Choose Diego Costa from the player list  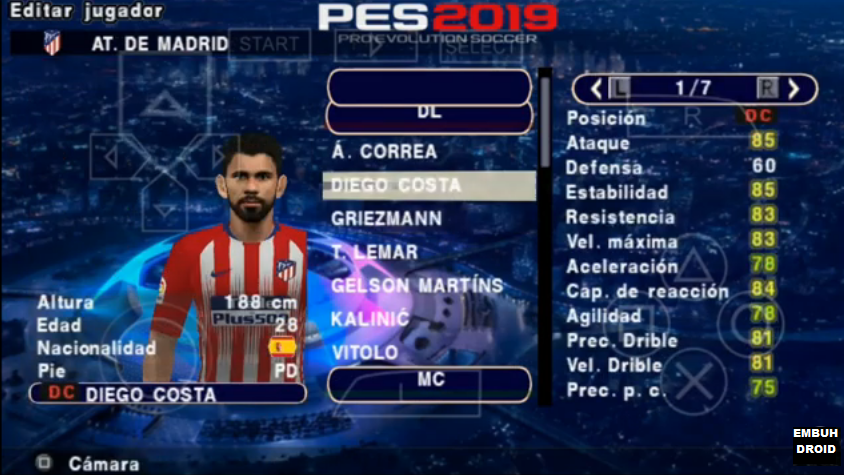click(x=428, y=185)
